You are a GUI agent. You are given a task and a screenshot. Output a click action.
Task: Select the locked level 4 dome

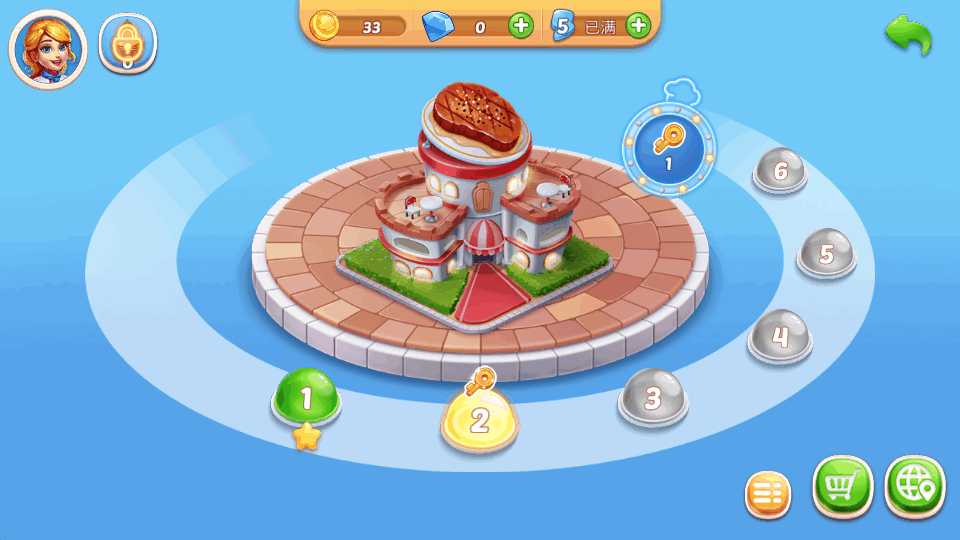(x=780, y=336)
